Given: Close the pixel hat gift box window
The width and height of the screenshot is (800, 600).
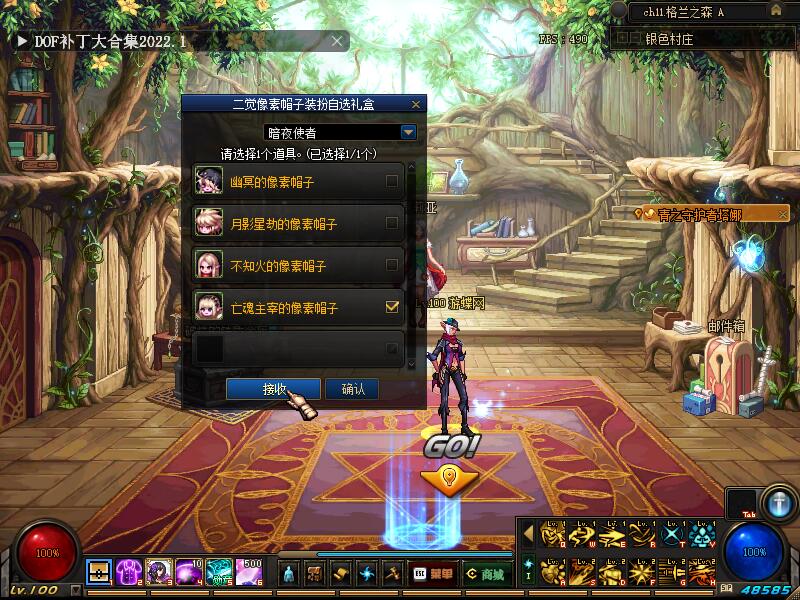Looking at the screenshot, I should tap(416, 104).
